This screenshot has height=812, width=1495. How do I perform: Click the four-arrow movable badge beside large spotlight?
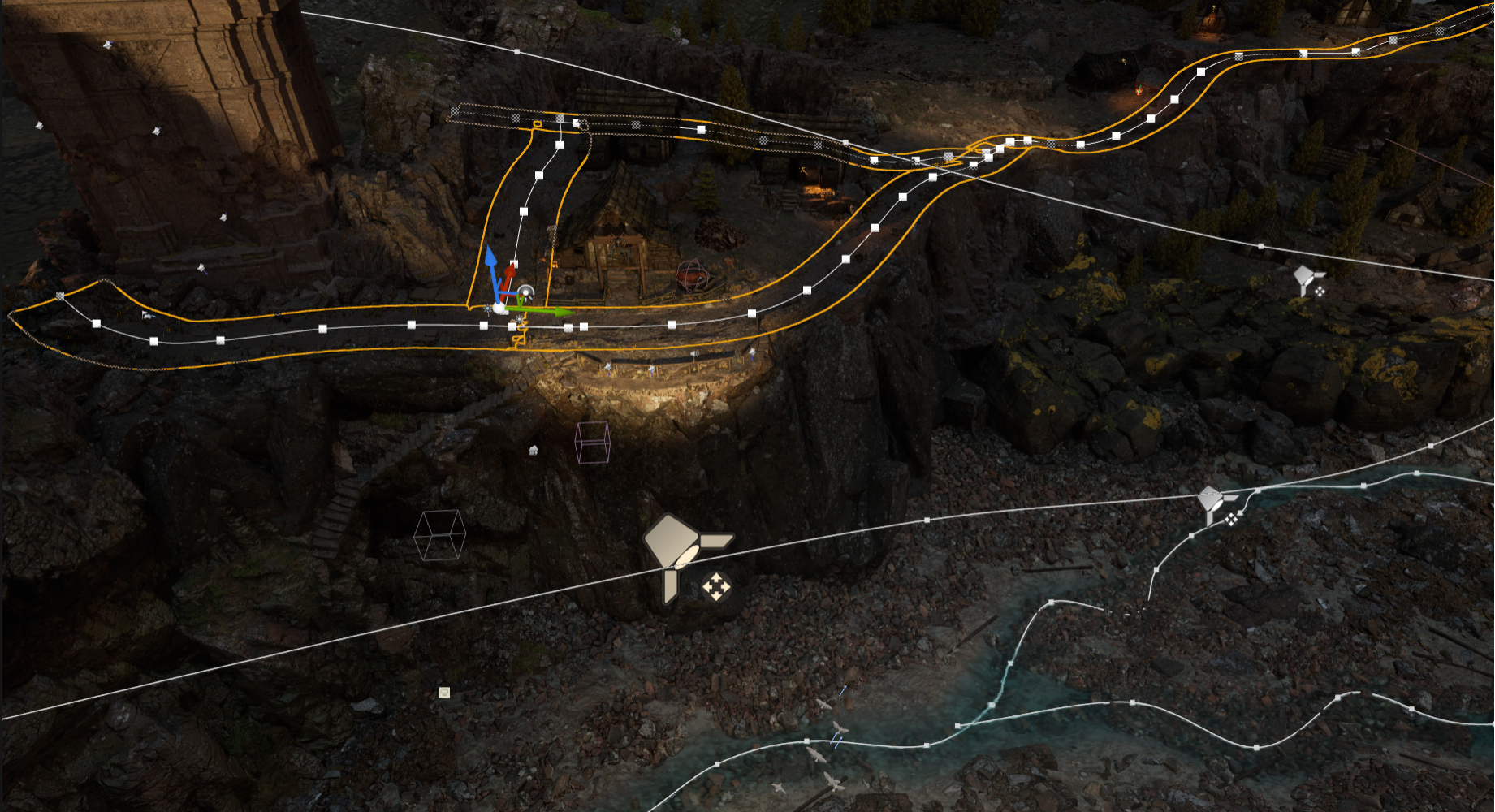715,586
